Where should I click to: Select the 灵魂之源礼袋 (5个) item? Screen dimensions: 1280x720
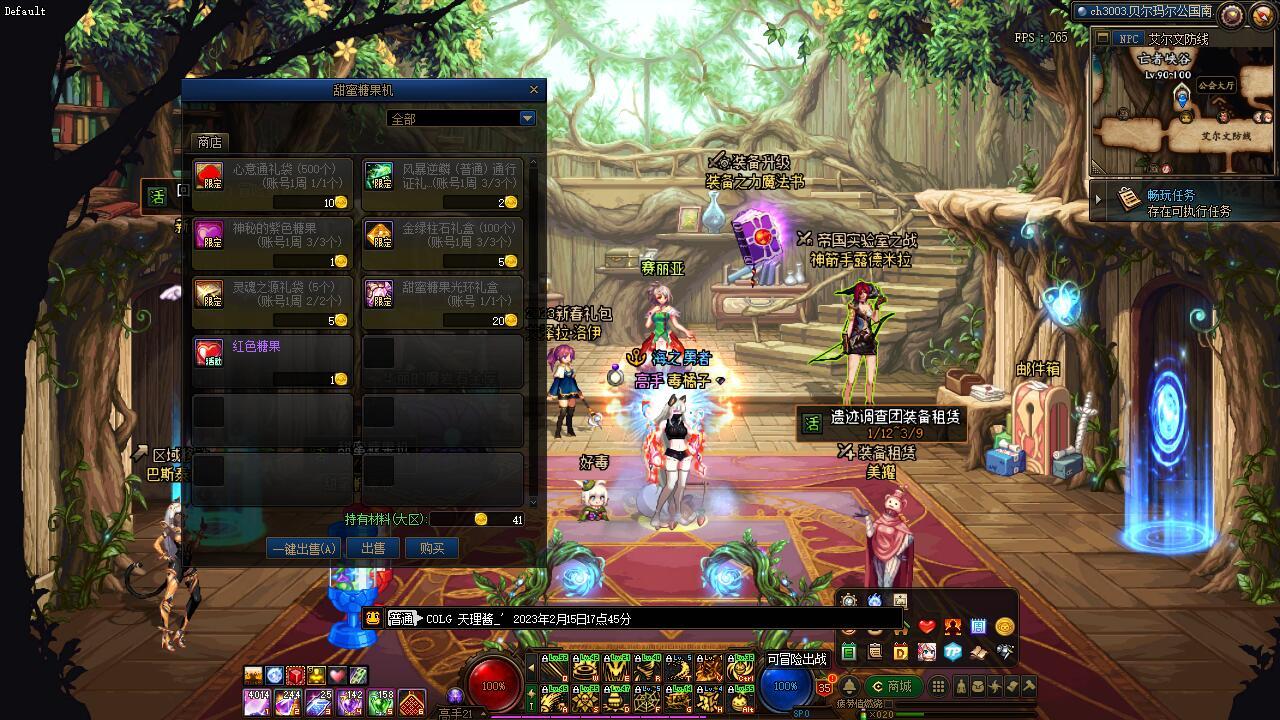click(x=272, y=303)
